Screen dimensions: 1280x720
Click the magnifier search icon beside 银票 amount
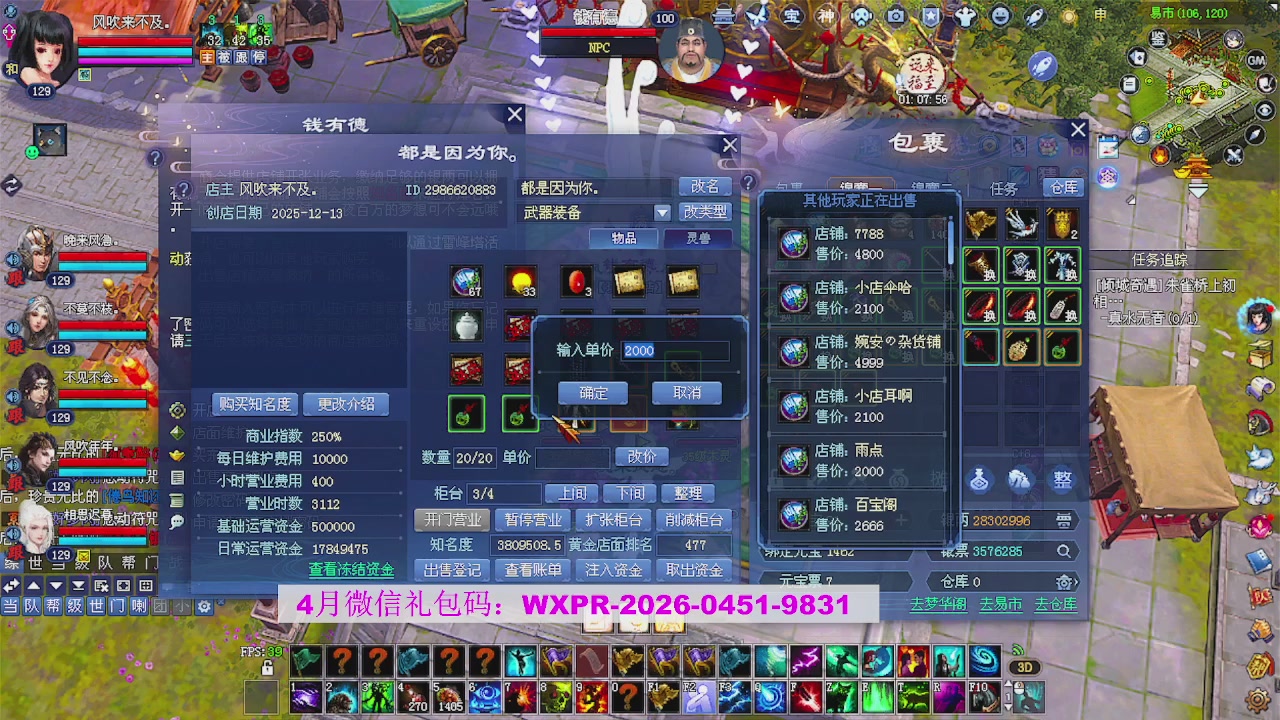click(1064, 551)
